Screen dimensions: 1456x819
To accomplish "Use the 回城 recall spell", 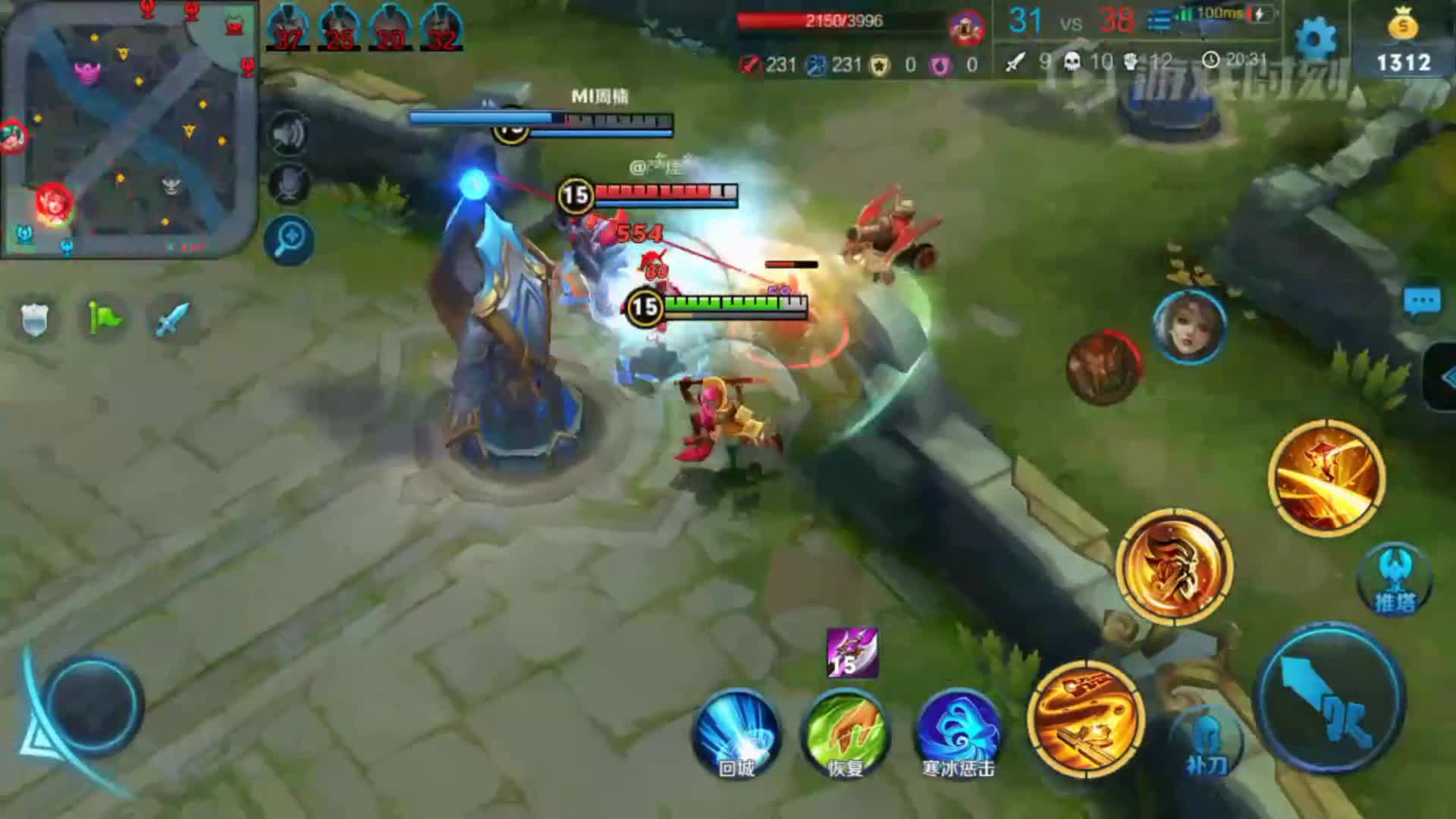I will click(x=736, y=732).
